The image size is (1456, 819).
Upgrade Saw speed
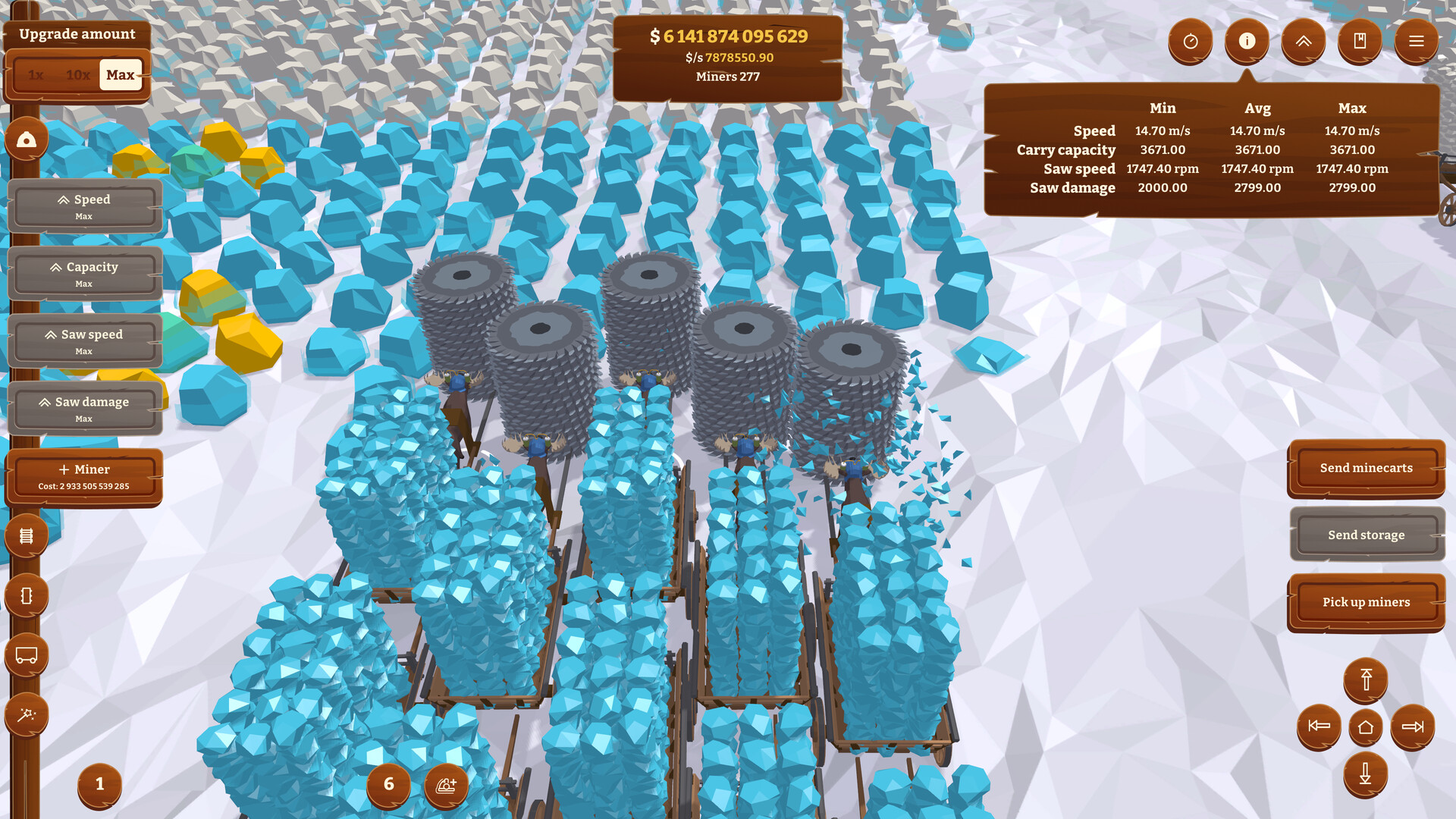point(85,341)
